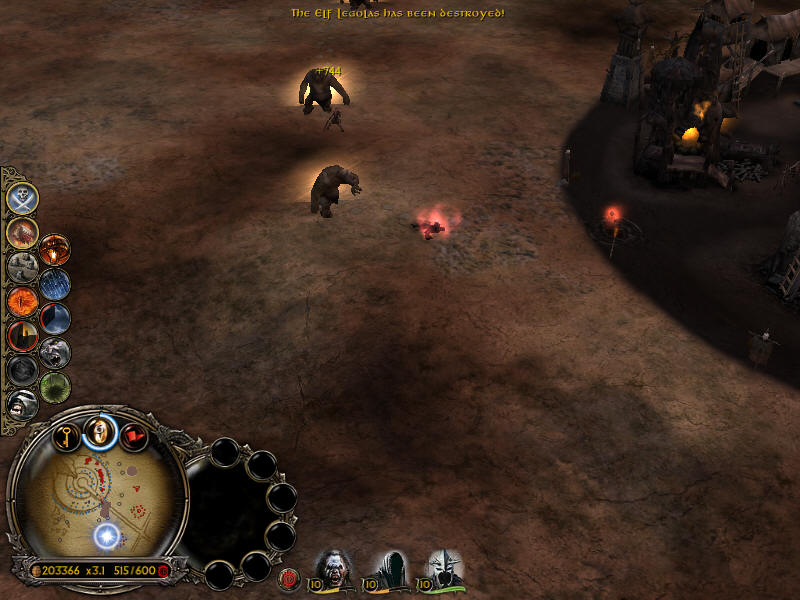The image size is (800, 600).
Task: Select the dark tower under cloudy sky power
Action: [54, 318]
